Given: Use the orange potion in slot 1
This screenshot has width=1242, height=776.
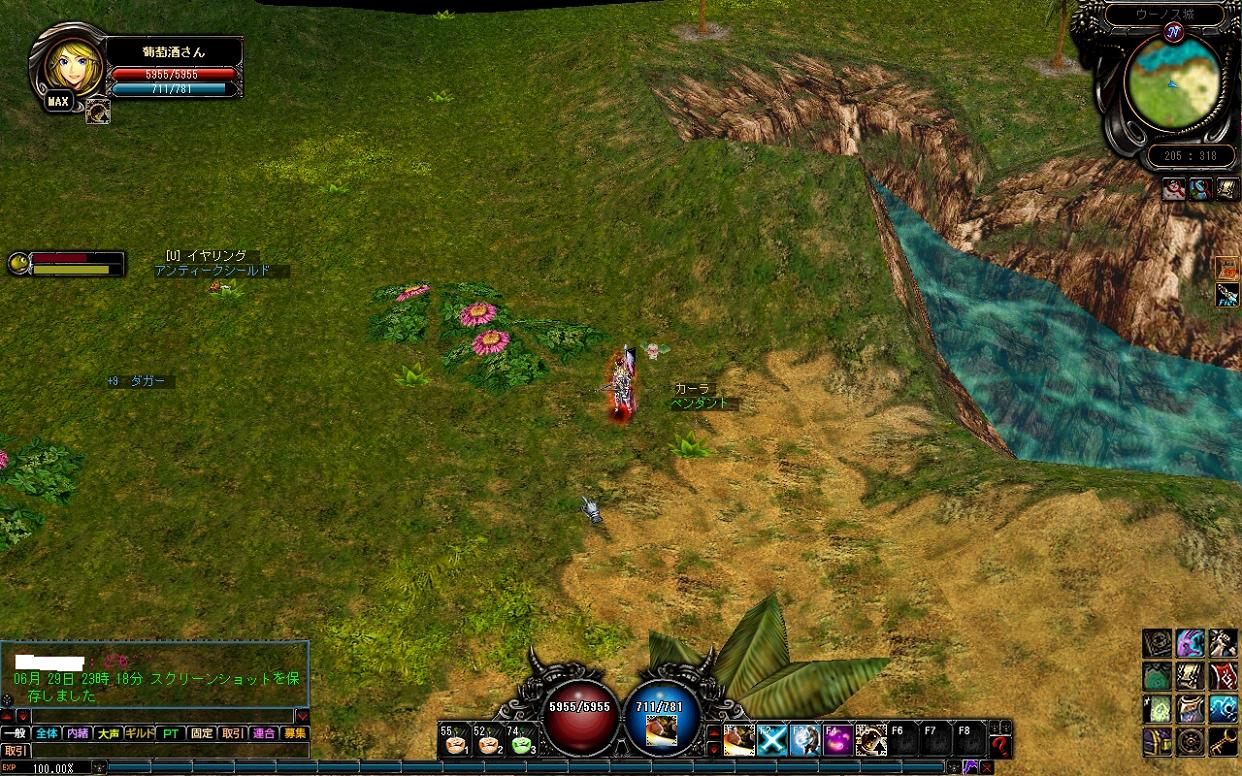Looking at the screenshot, I should (x=452, y=741).
